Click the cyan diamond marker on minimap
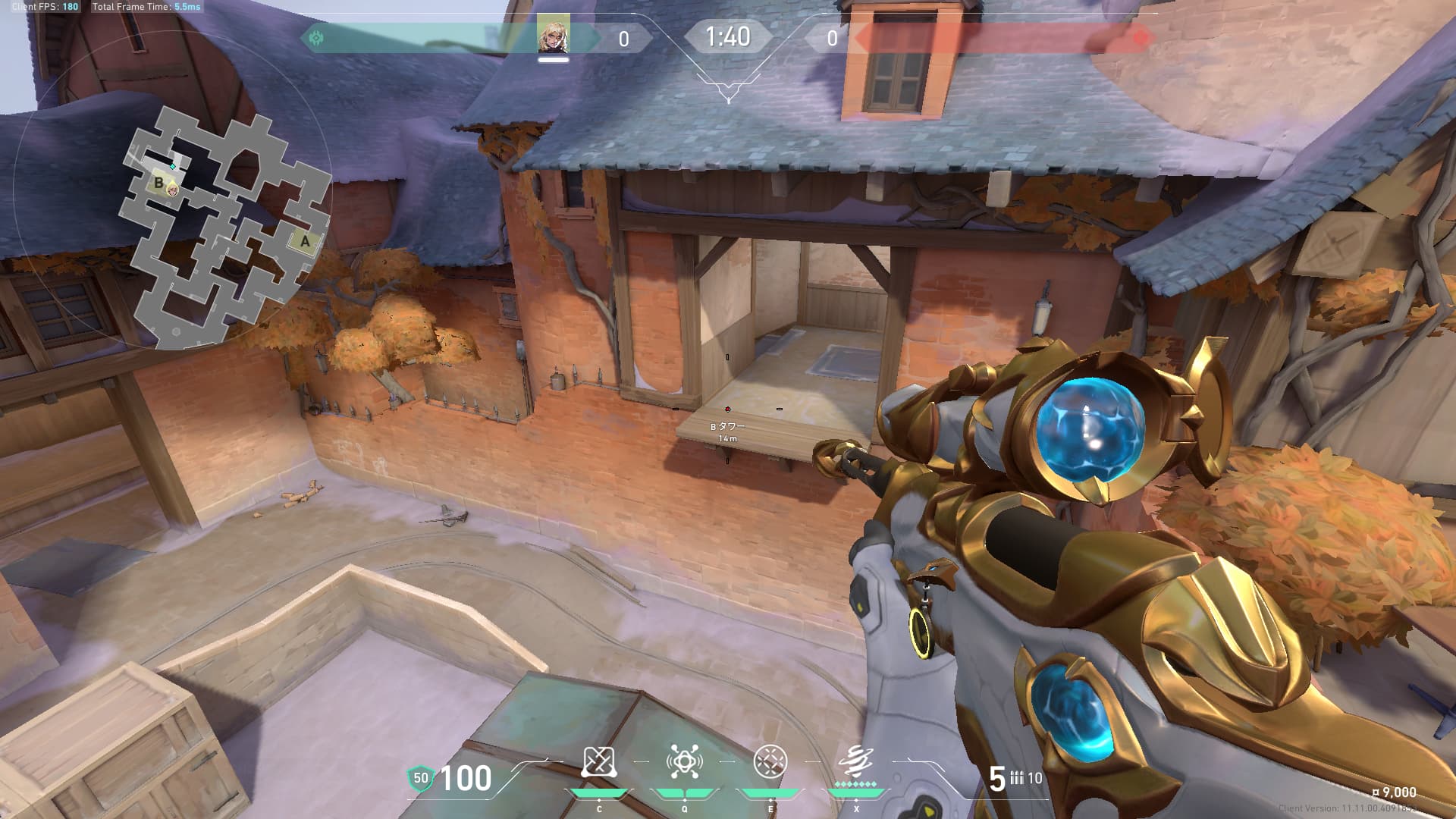 pyautogui.click(x=173, y=166)
